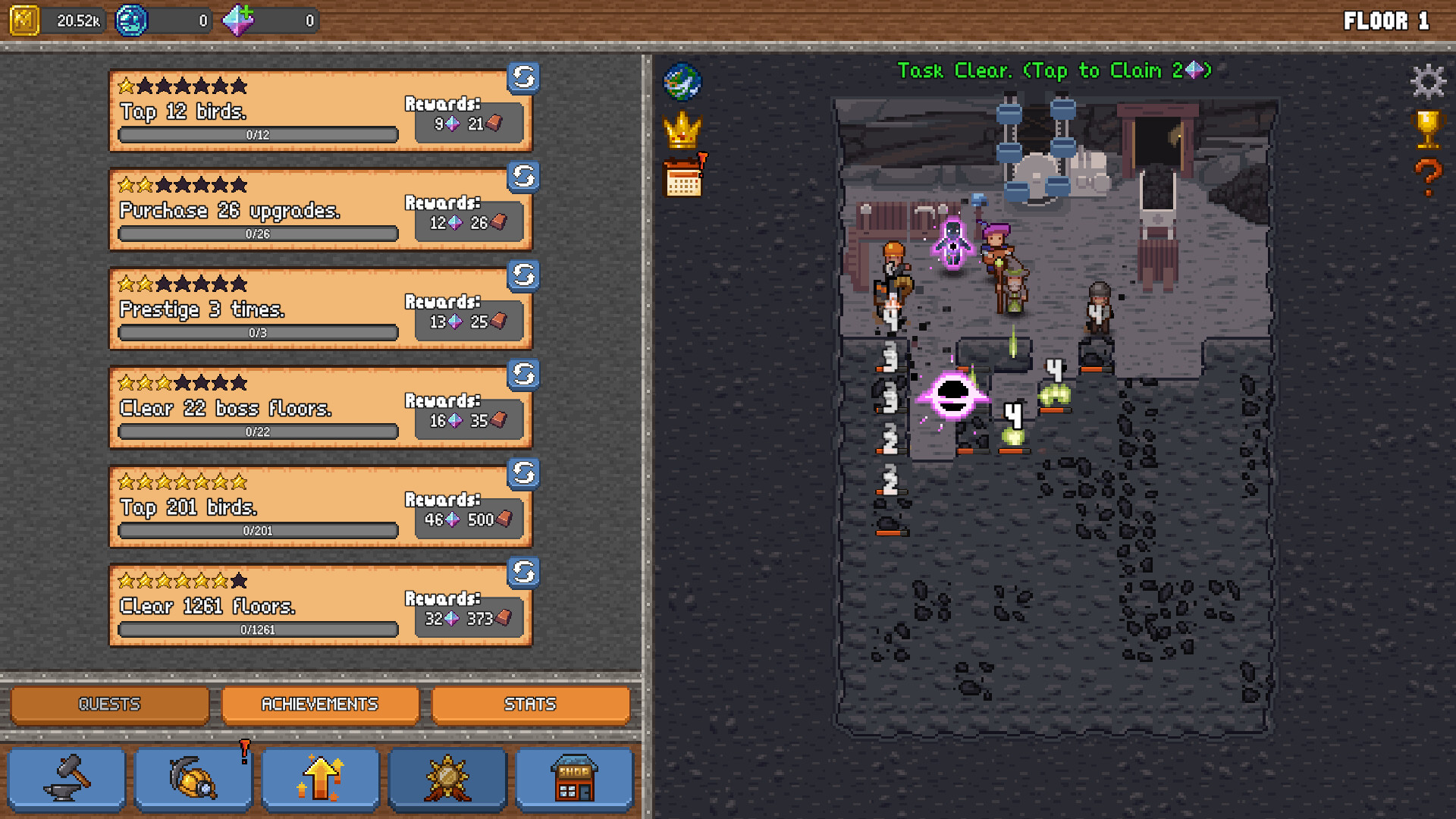Screen dimensions: 1456x819
Task: Open the crown leaderboard icon
Action: 681,130
